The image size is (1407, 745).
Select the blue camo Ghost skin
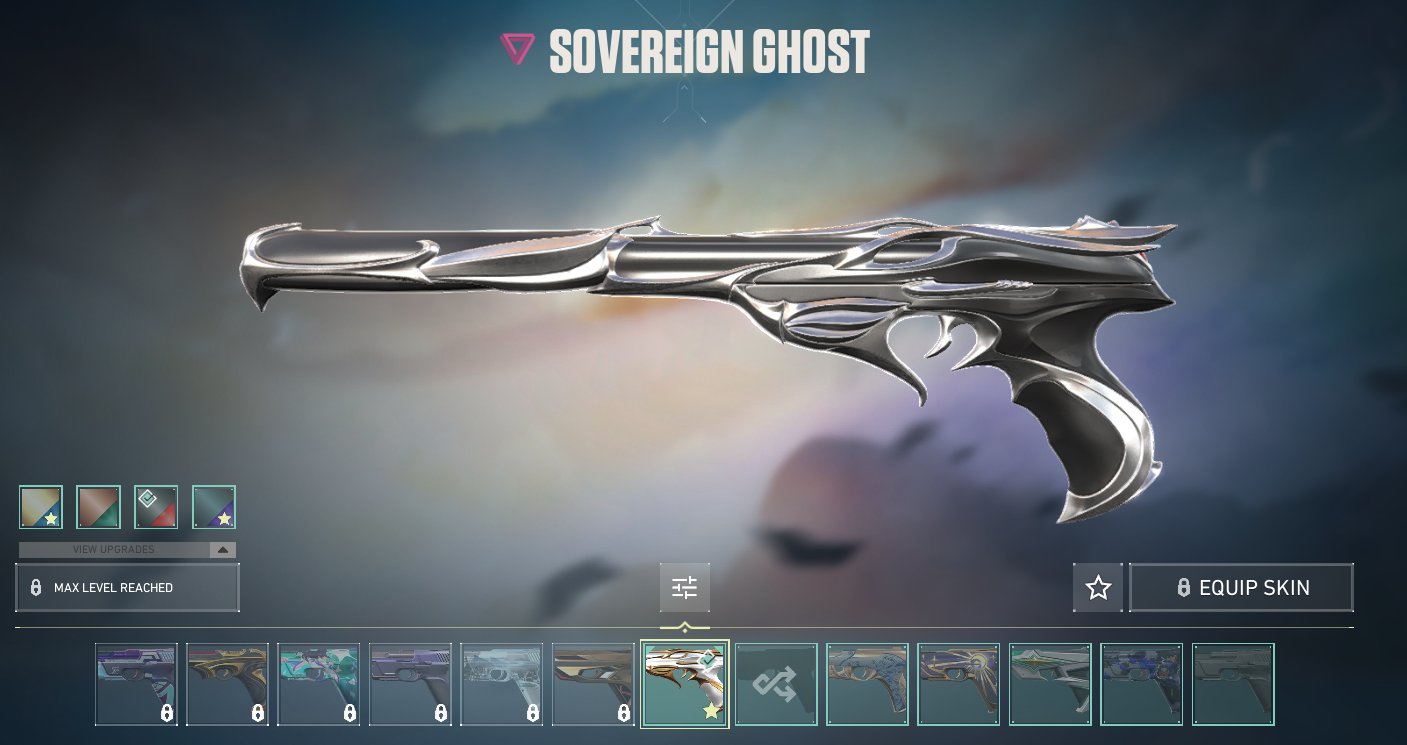(1141, 684)
